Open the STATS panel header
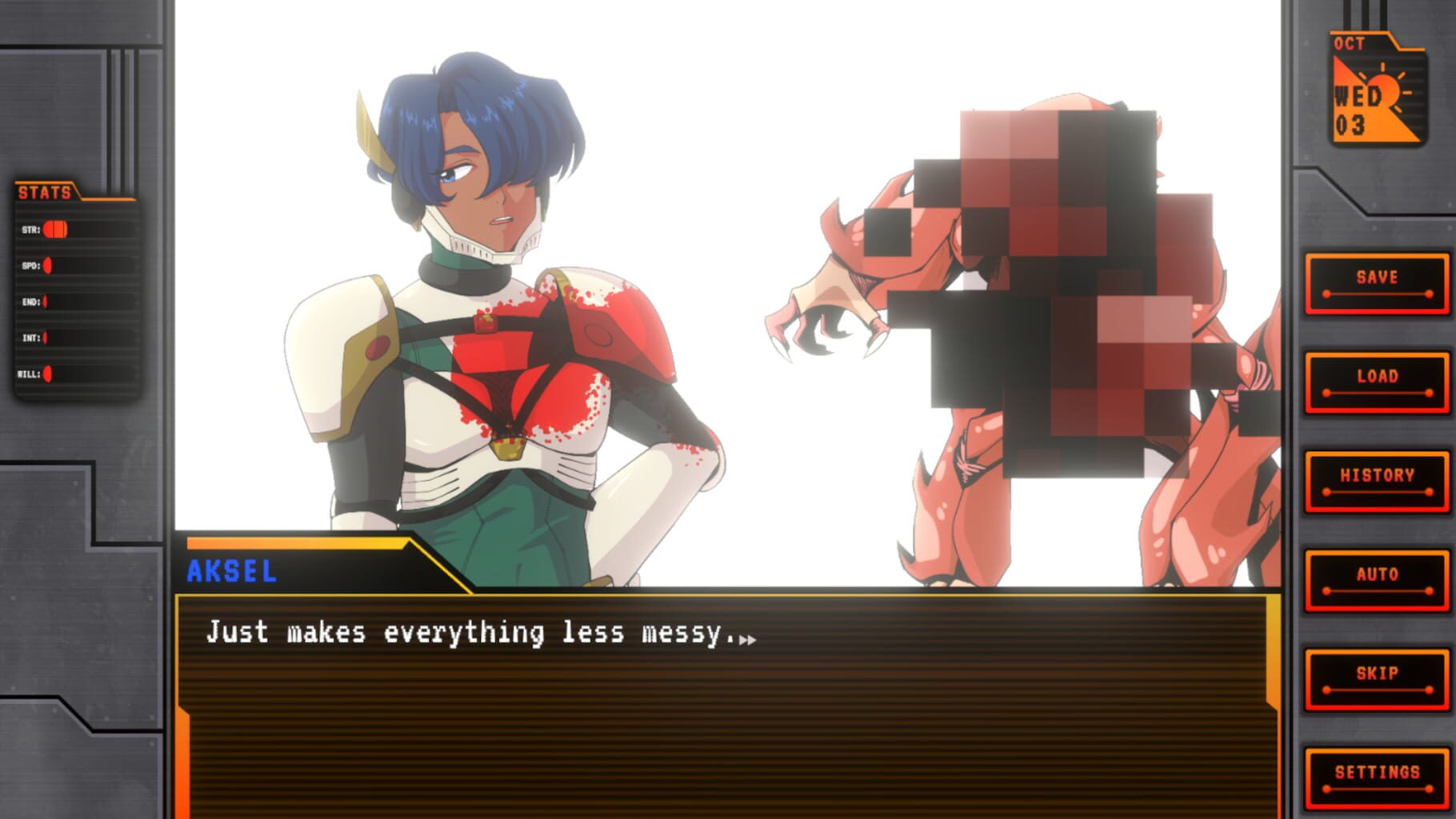This screenshot has height=819, width=1456. [x=46, y=193]
